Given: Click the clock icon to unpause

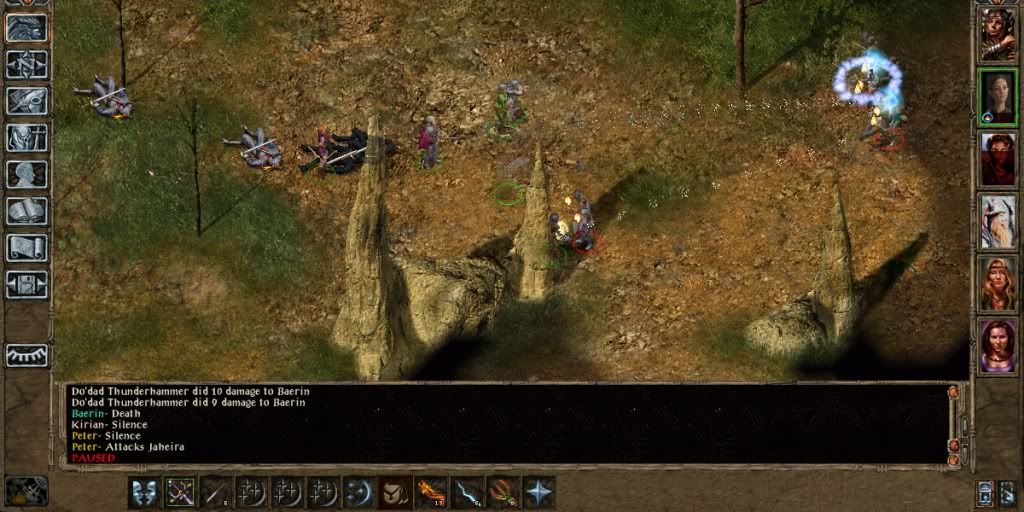Looking at the screenshot, I should [26, 490].
